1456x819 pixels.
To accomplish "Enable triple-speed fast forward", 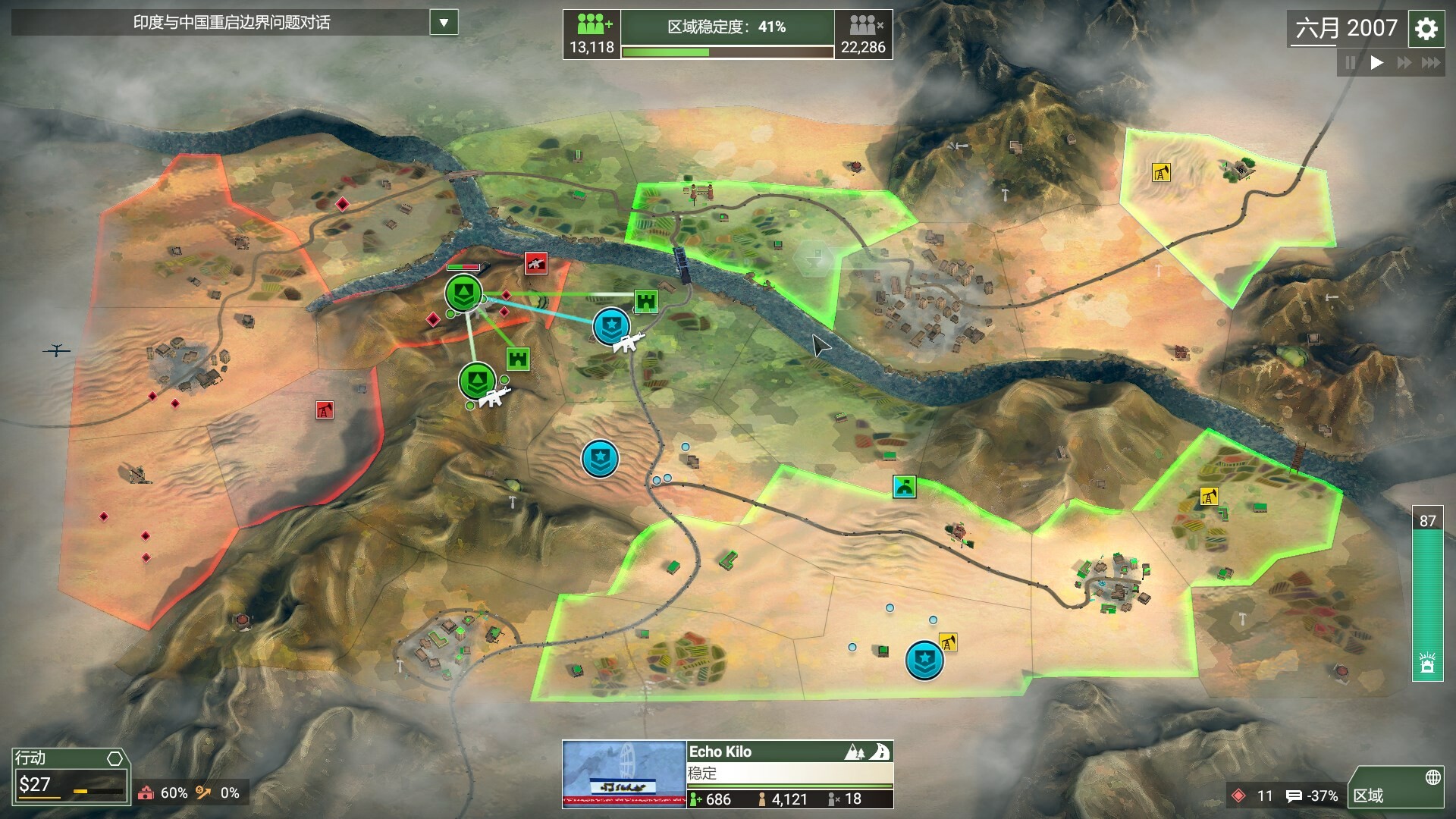I will pos(1432,64).
